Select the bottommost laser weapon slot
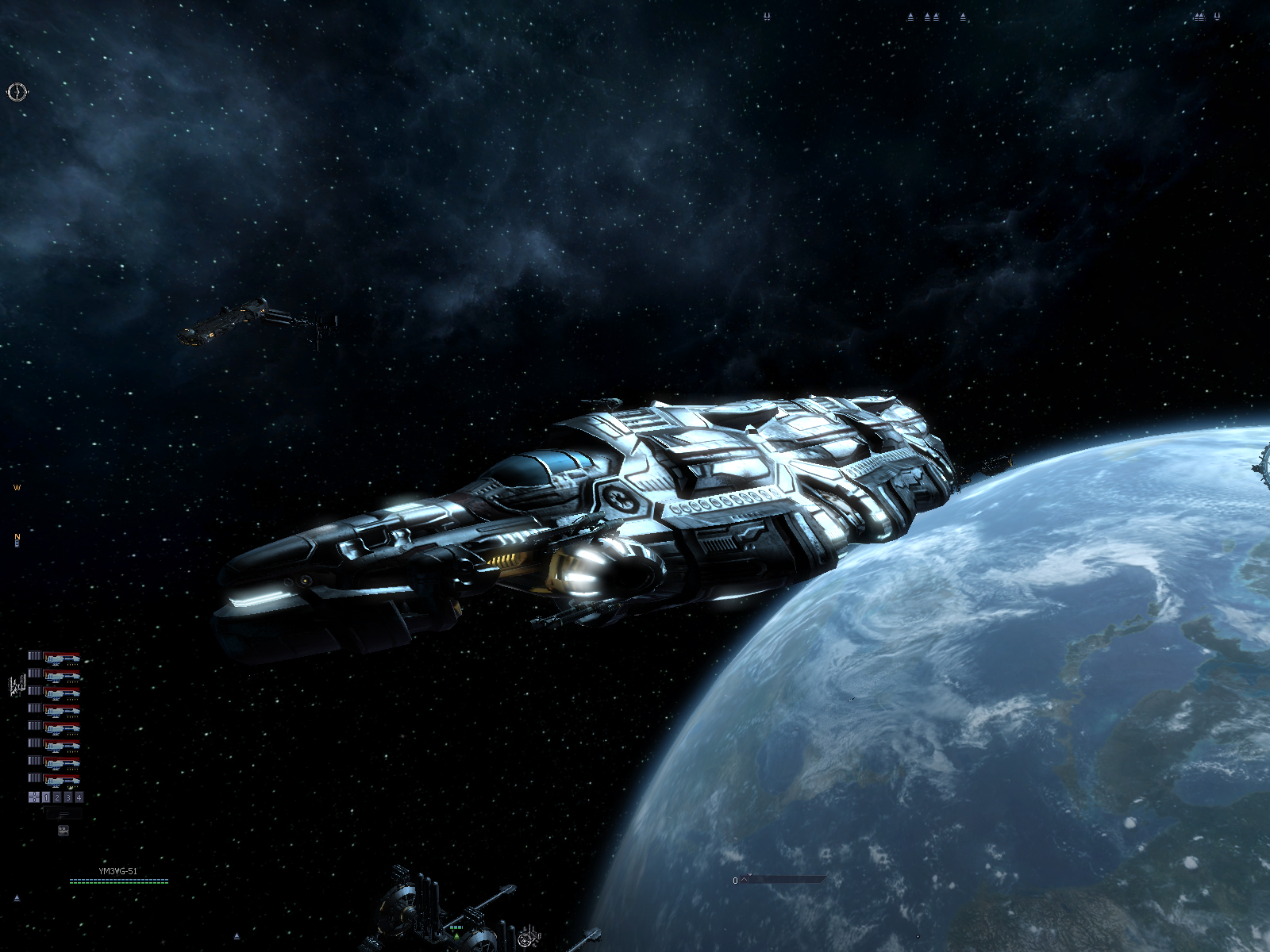Screen dimensions: 1270x952 point(62,780)
